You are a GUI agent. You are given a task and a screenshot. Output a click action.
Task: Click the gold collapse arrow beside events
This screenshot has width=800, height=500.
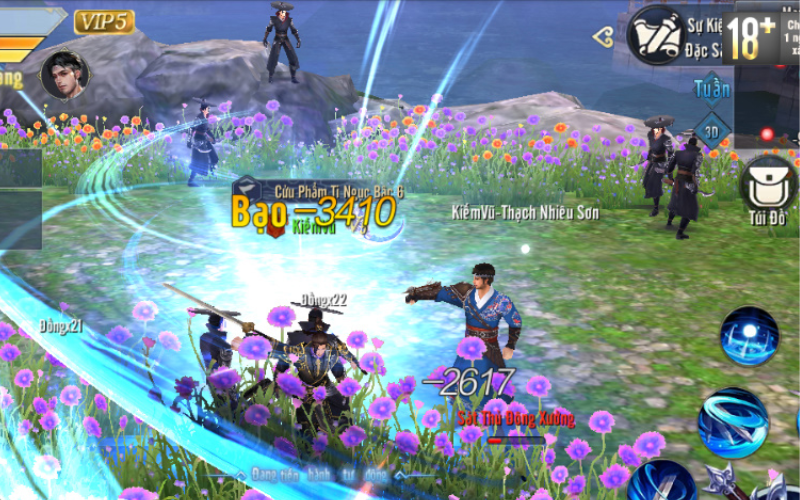[602, 37]
